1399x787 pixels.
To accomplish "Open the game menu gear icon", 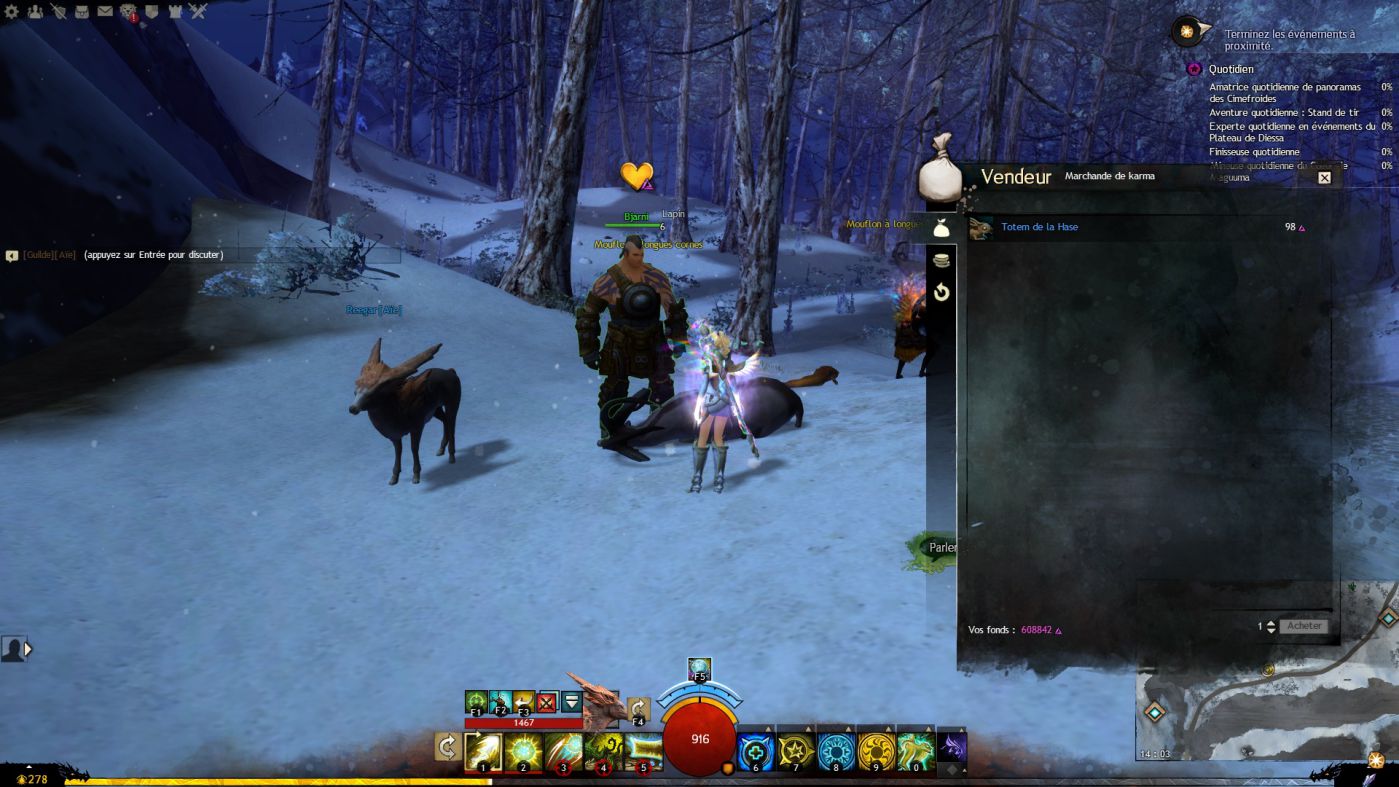I will coord(12,12).
